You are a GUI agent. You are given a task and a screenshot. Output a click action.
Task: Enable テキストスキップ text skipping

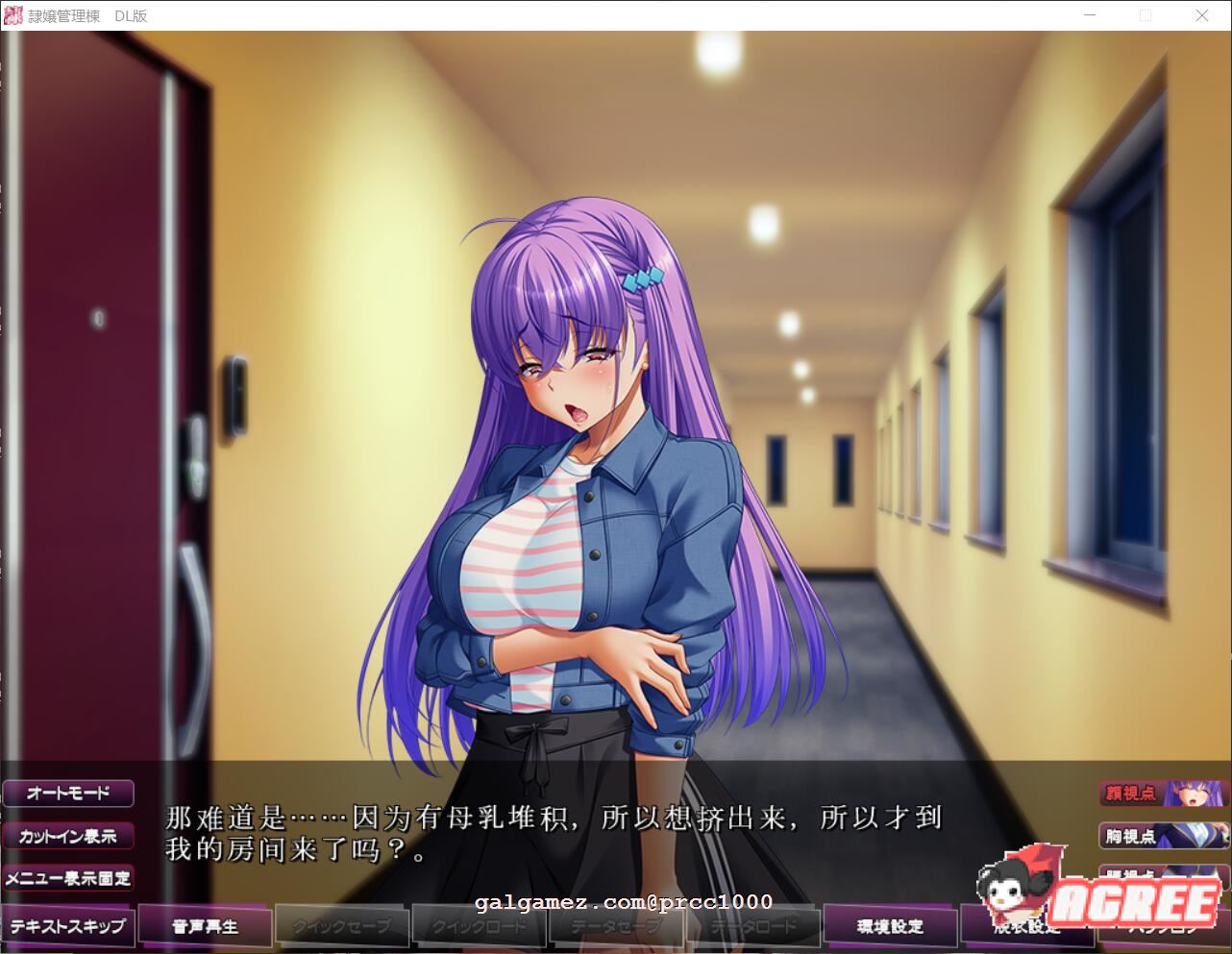(68, 925)
